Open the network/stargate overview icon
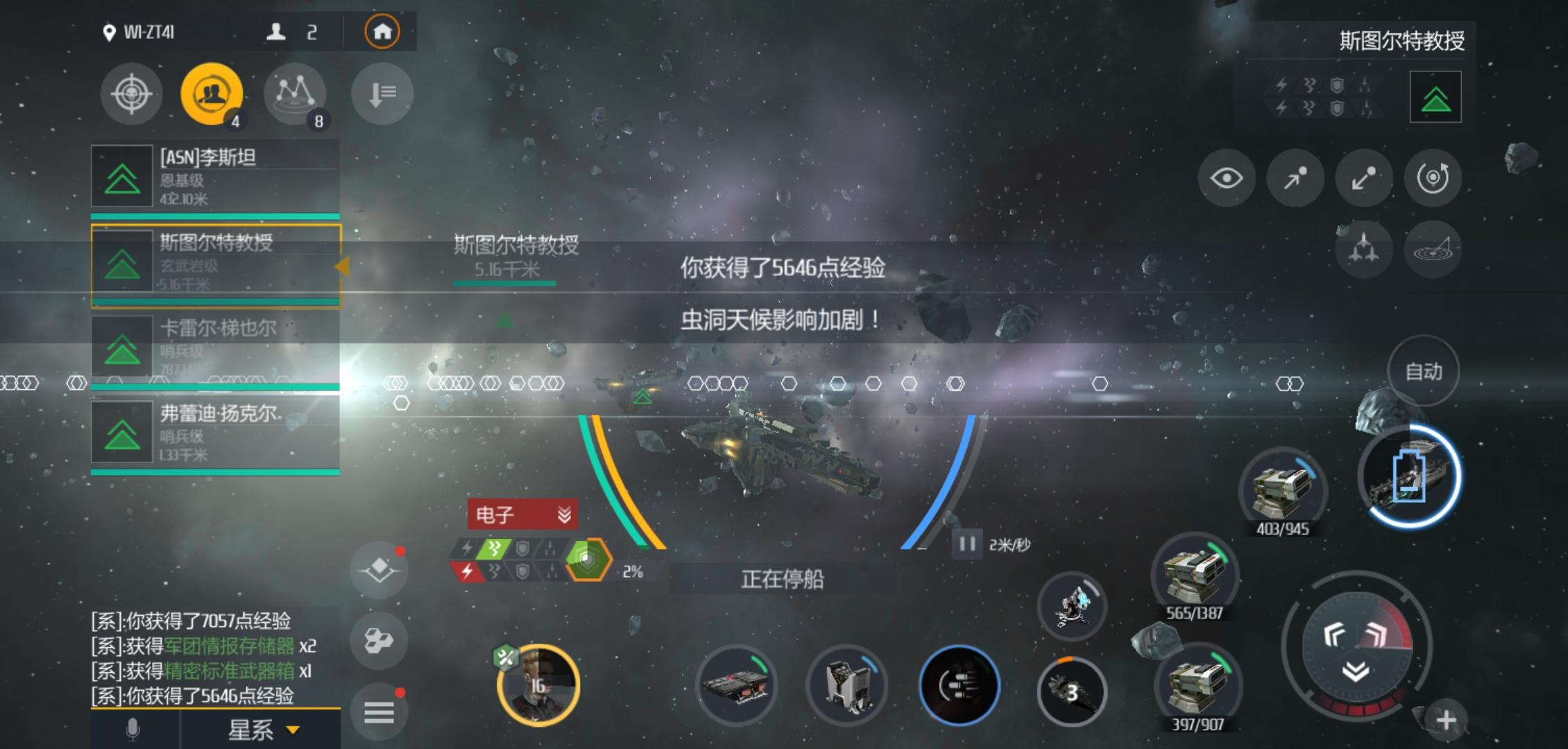 (296, 94)
